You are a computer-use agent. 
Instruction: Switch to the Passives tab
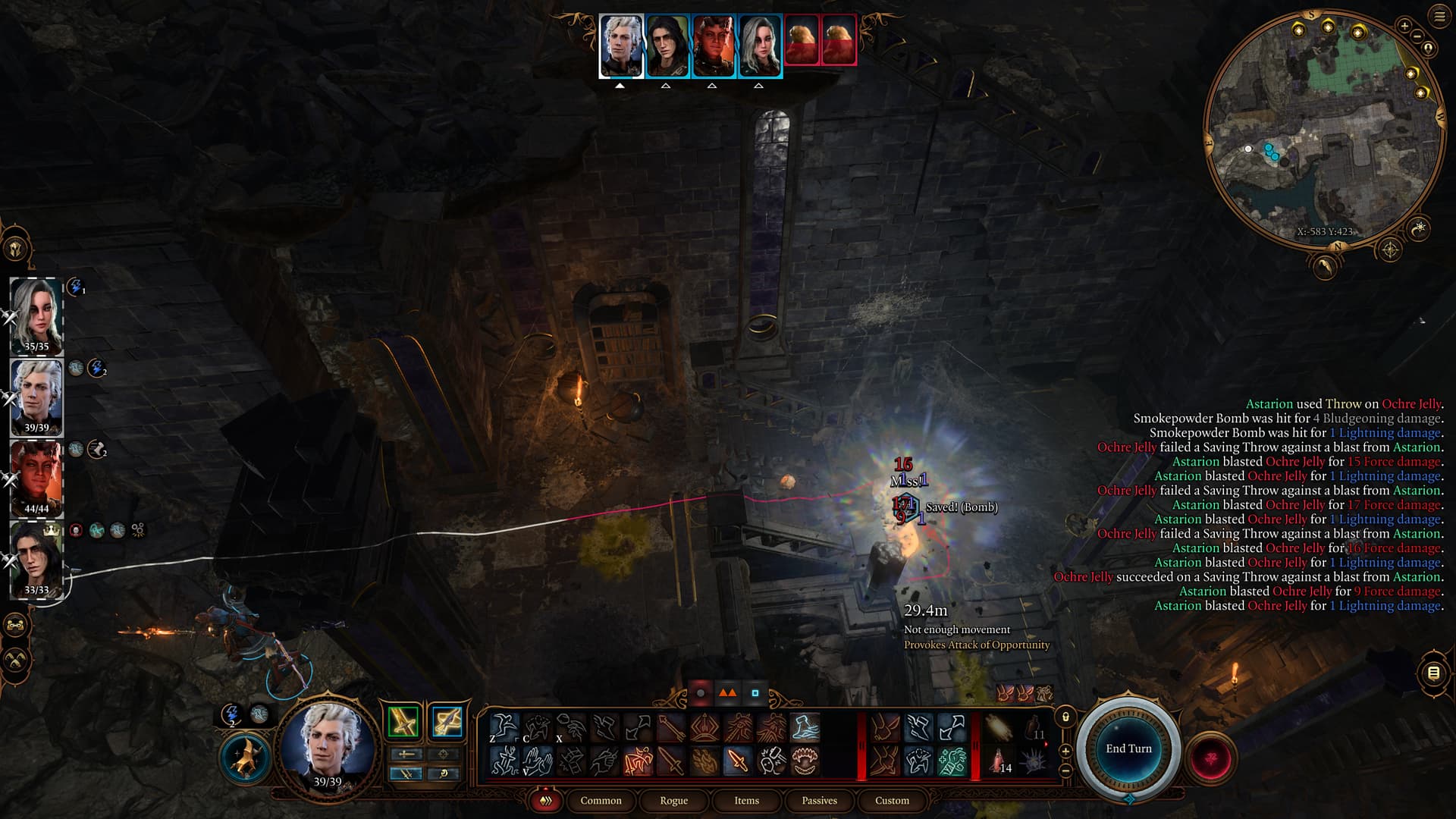(819, 801)
